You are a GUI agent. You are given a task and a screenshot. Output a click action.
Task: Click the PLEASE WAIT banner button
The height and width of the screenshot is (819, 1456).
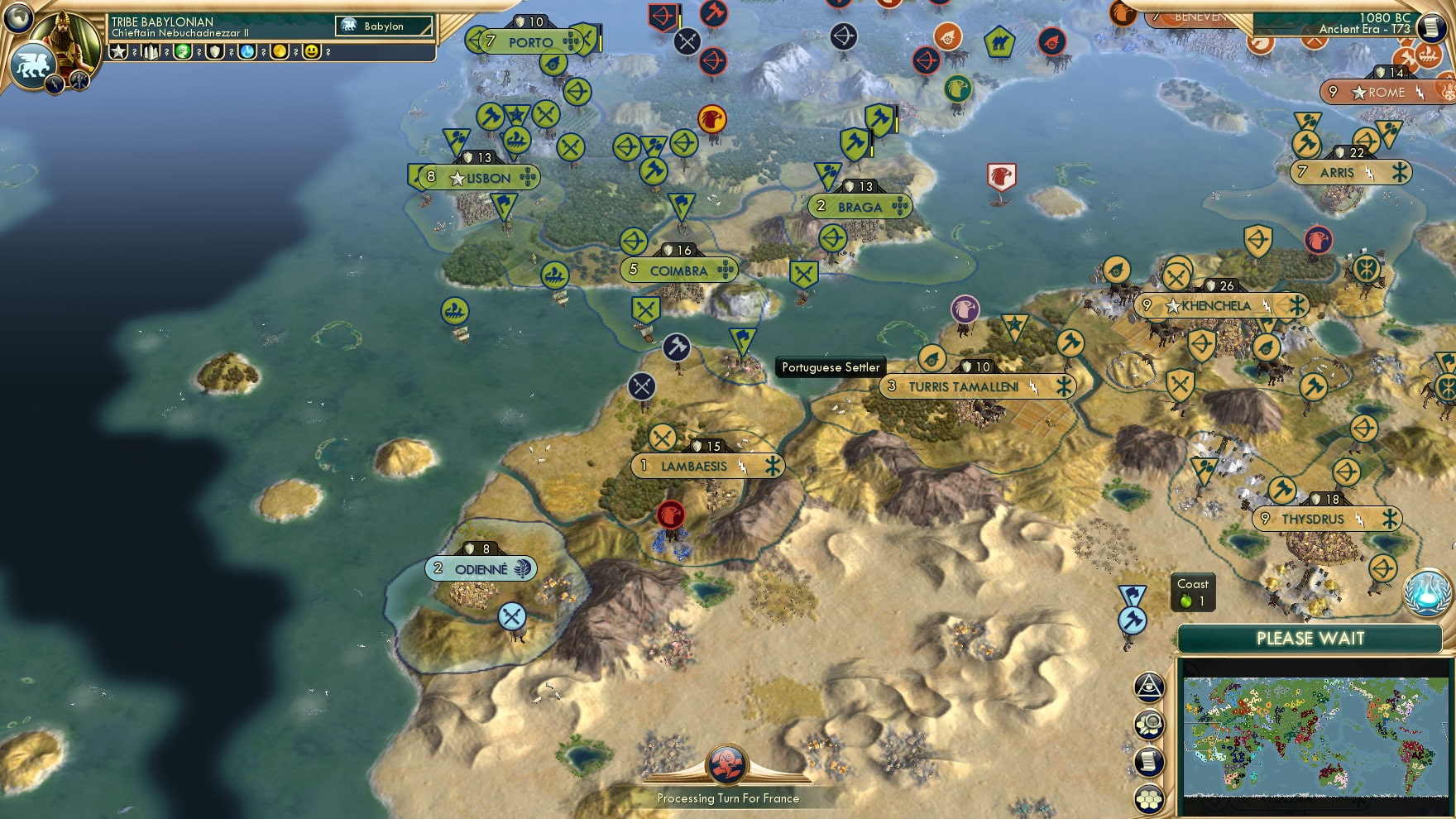(x=1311, y=639)
